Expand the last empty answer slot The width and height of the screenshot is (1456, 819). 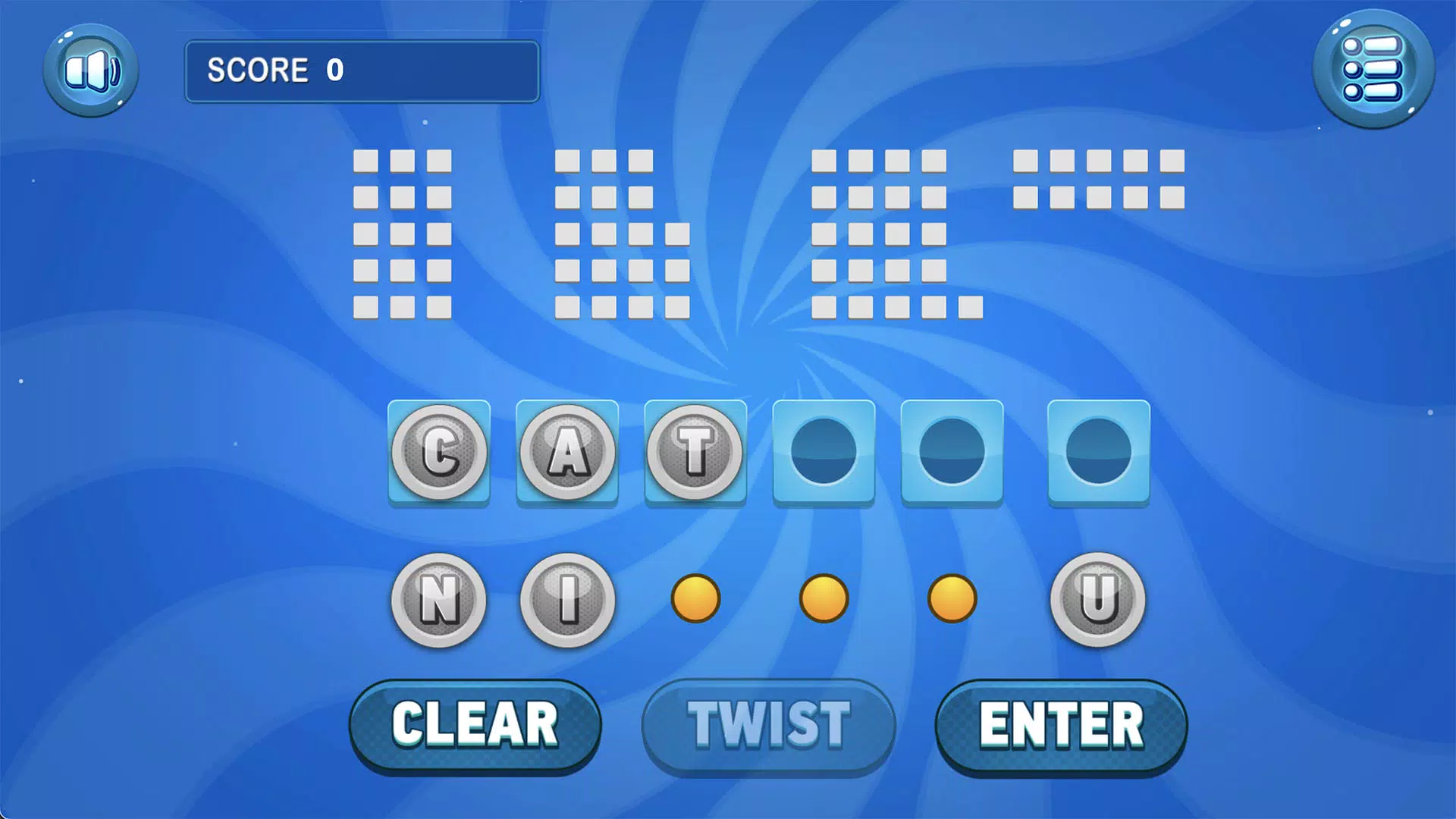coord(1098,453)
